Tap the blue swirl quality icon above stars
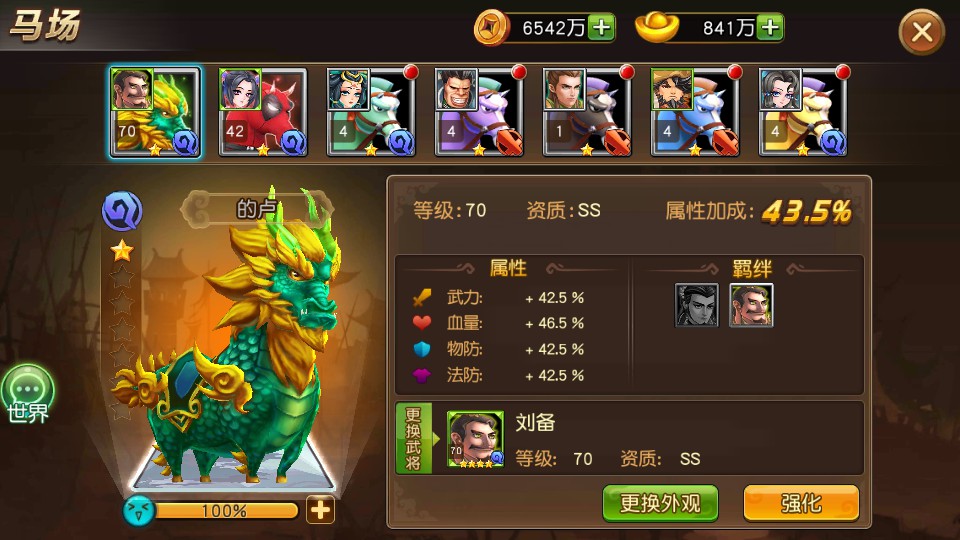Image resolution: width=960 pixels, height=540 pixels. tap(122, 211)
